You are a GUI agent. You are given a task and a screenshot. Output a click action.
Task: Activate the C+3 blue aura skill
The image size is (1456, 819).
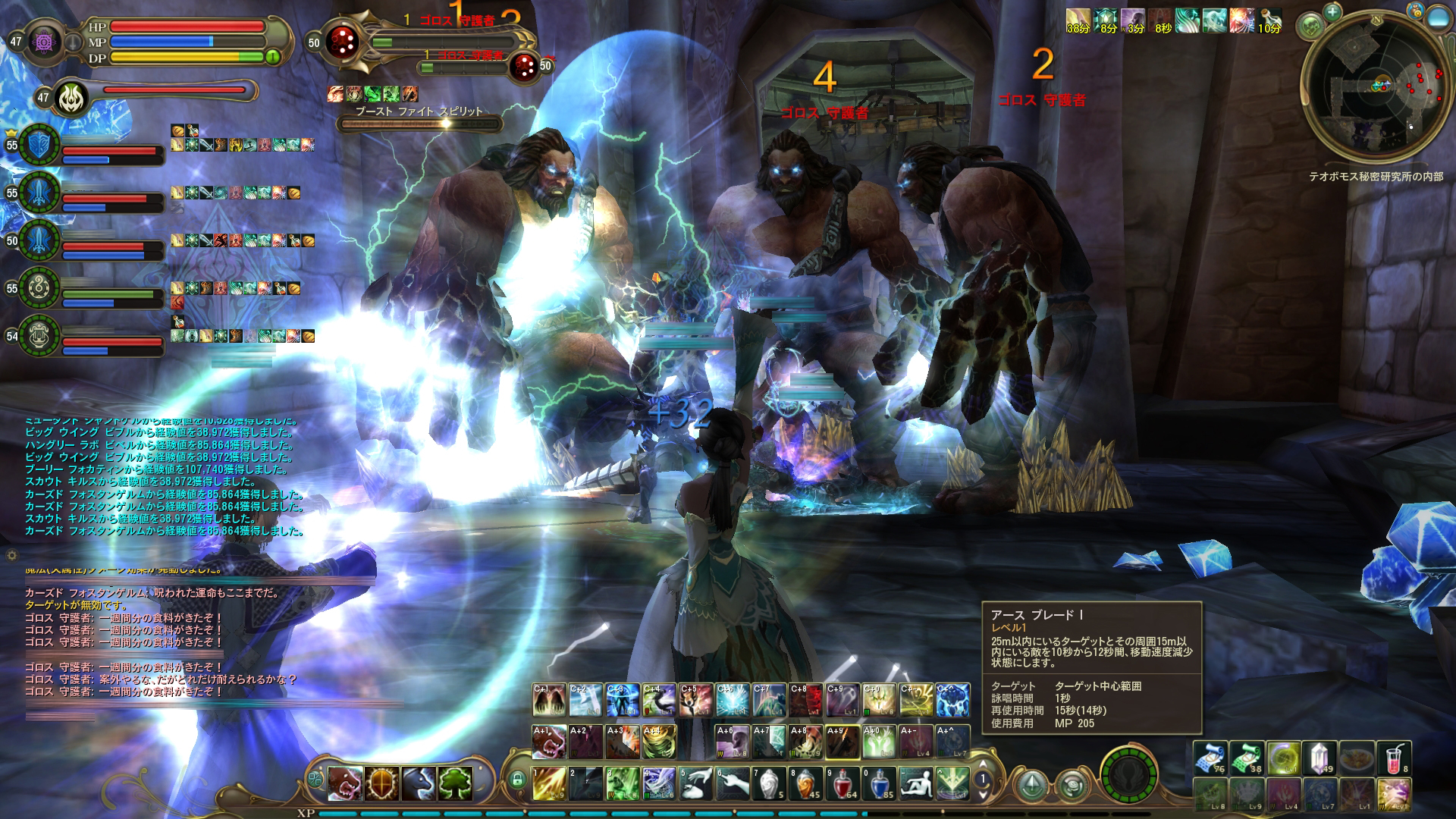point(622,701)
